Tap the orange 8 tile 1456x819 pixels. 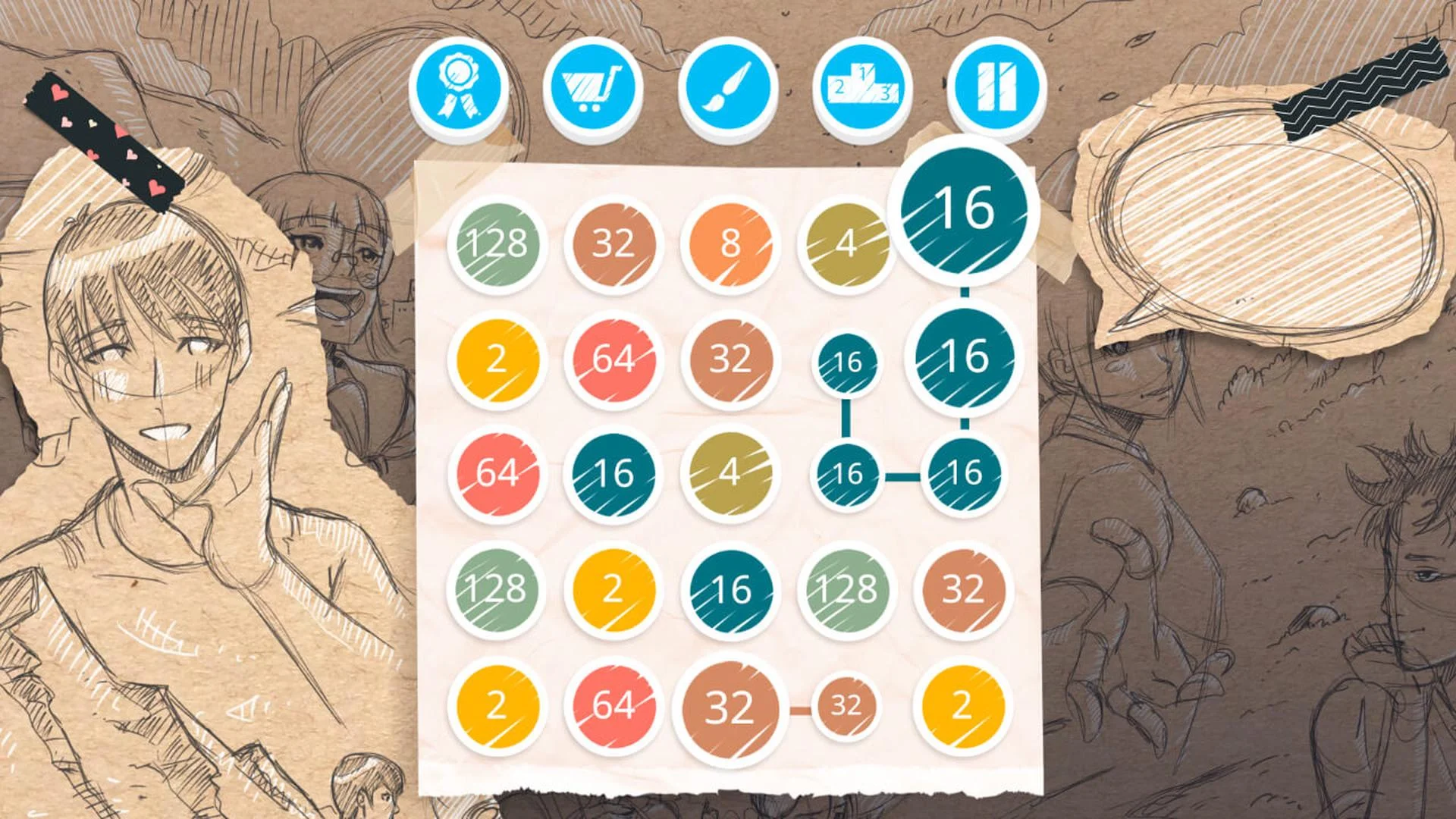click(730, 243)
